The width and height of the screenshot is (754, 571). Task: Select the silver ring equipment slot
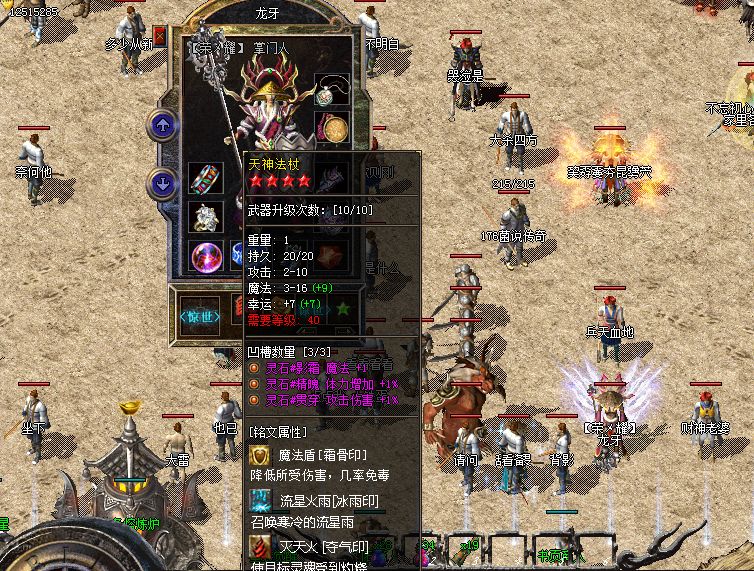[x=205, y=217]
